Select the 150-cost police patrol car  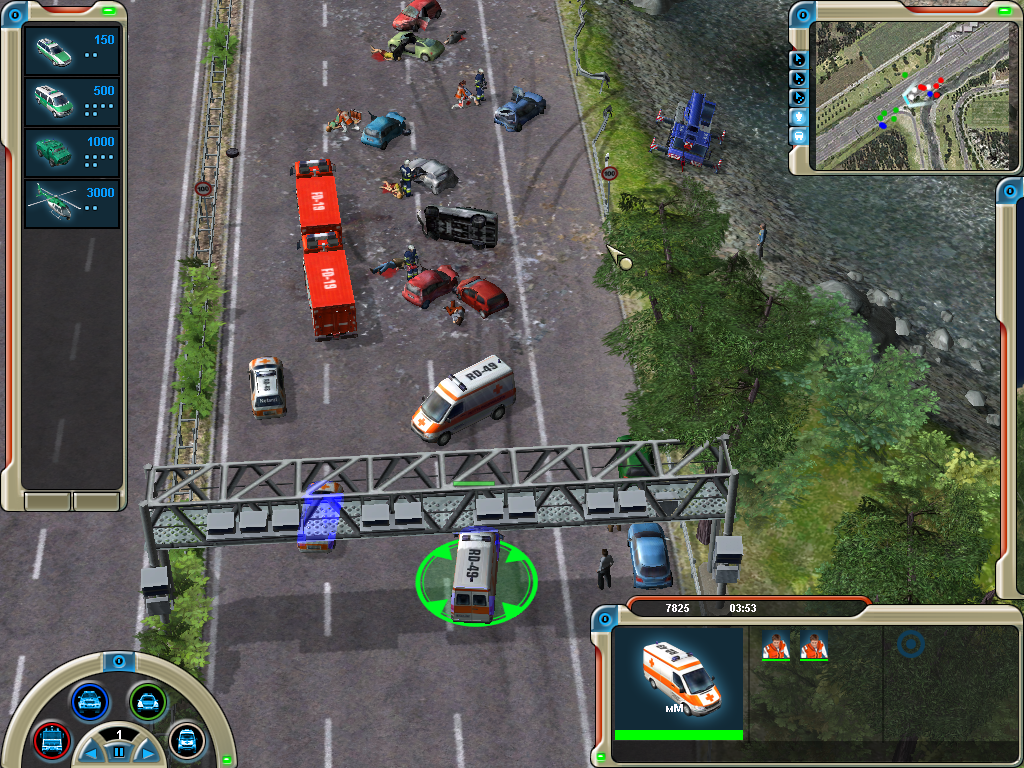coord(71,51)
